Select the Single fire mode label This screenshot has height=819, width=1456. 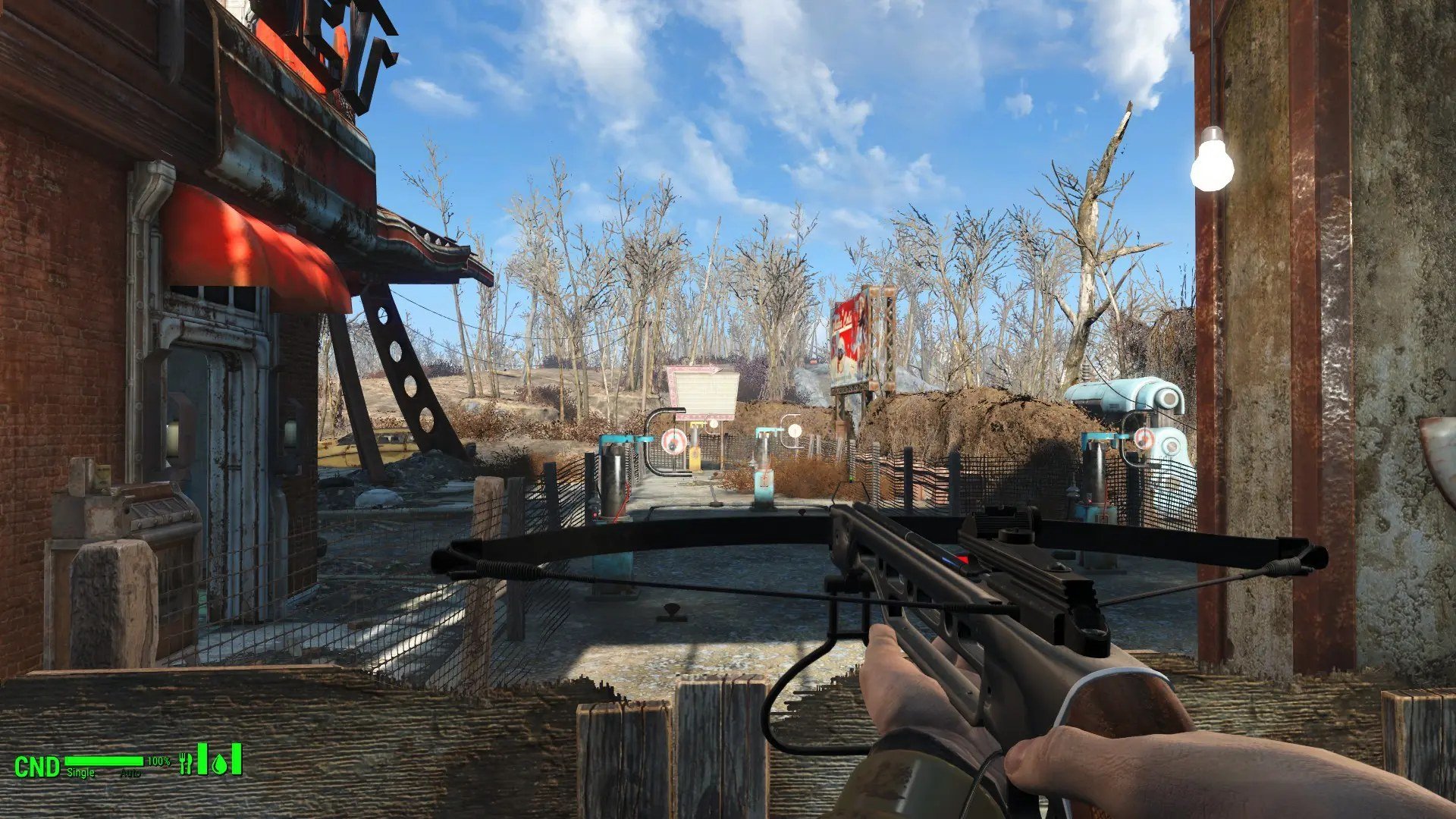pyautogui.click(x=81, y=773)
